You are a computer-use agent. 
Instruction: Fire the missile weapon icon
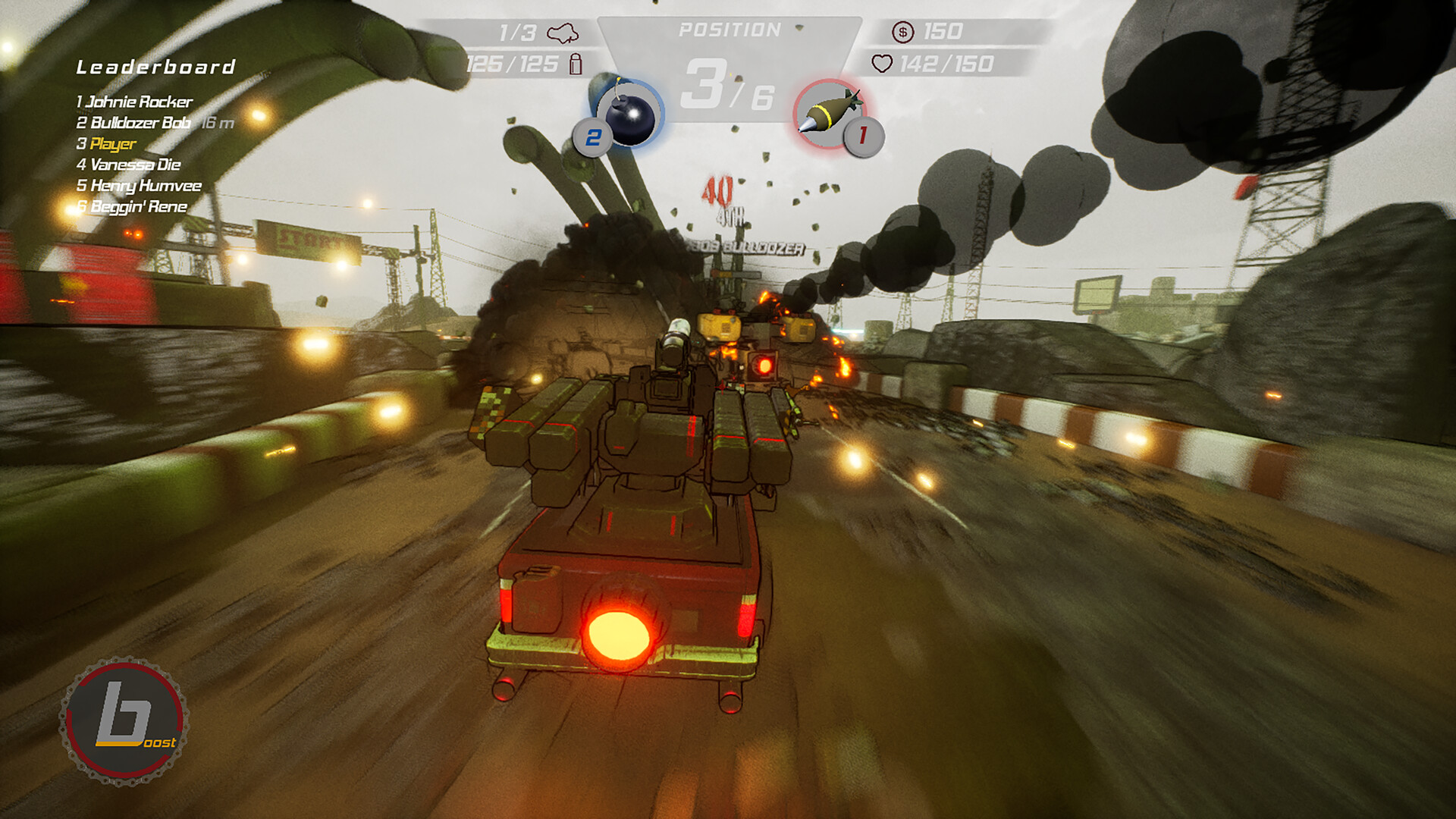tap(829, 114)
